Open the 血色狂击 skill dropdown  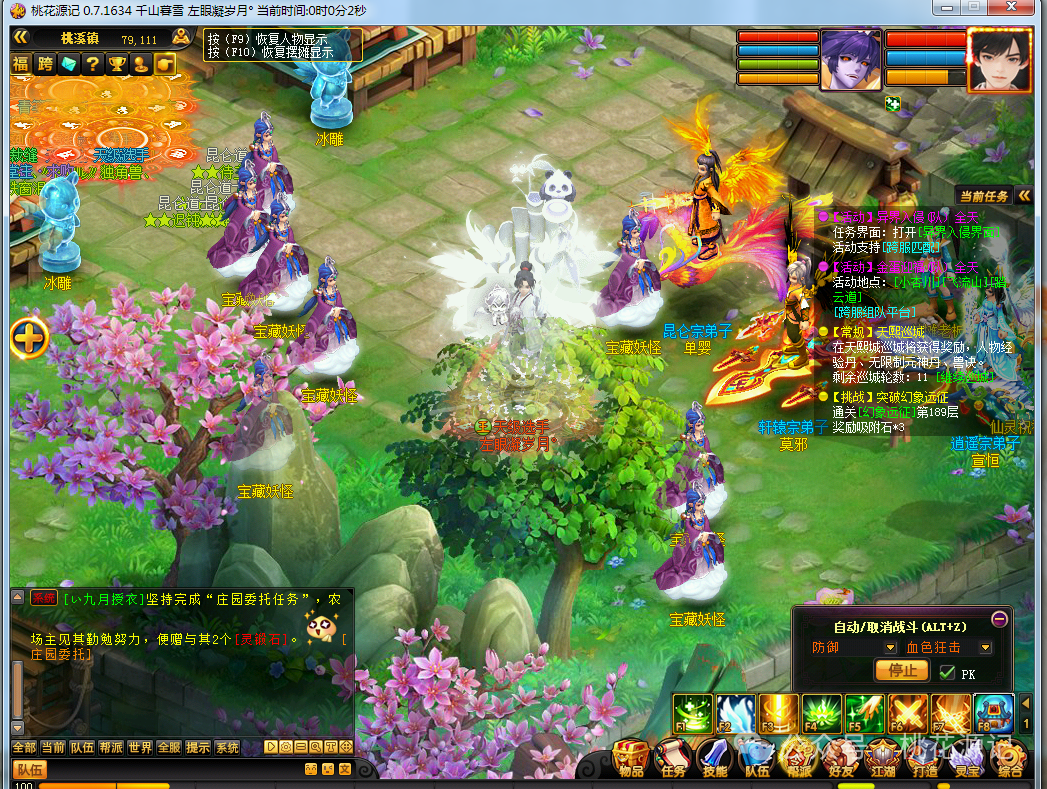pos(985,648)
